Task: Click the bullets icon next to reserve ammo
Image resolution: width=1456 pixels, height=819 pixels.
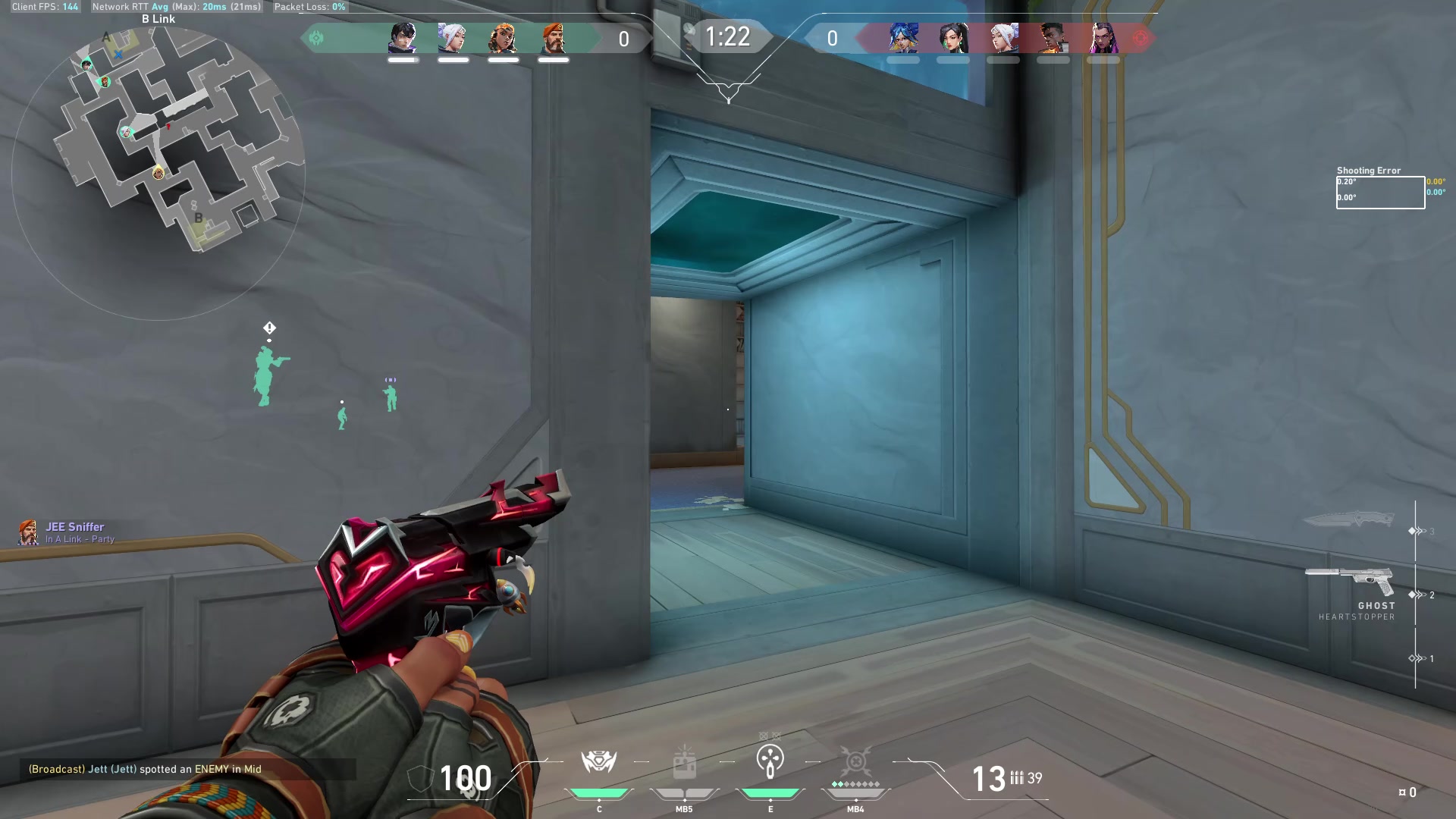Action: click(x=1017, y=777)
